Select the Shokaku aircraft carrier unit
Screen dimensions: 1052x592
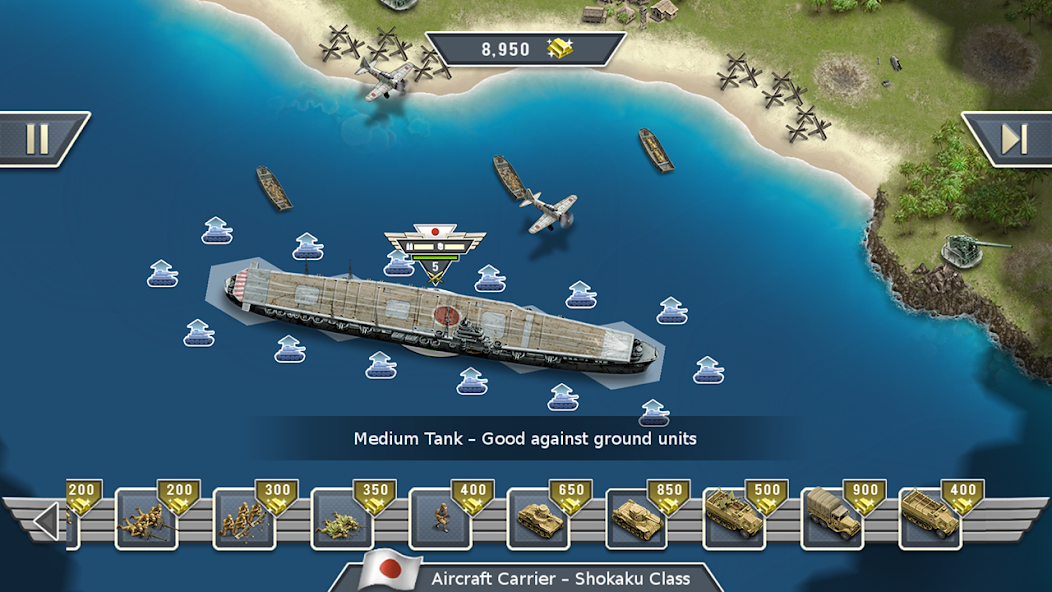tap(440, 318)
